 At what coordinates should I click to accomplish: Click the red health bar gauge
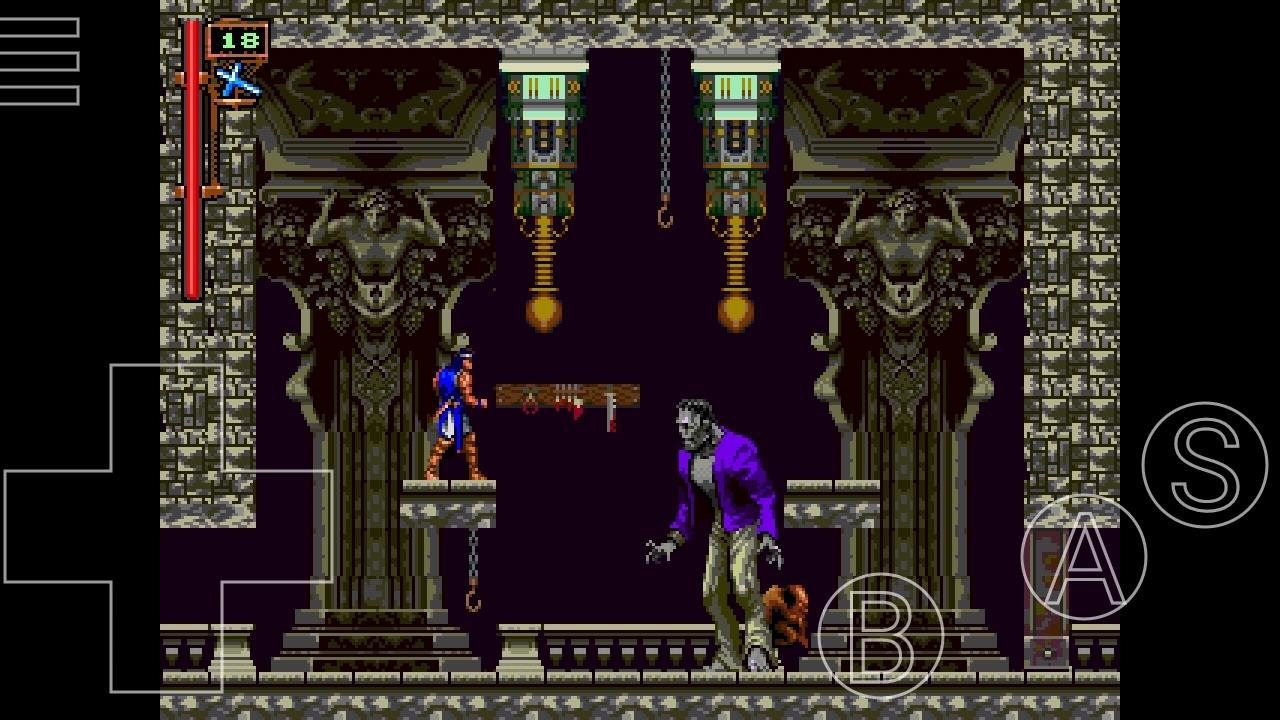194,160
